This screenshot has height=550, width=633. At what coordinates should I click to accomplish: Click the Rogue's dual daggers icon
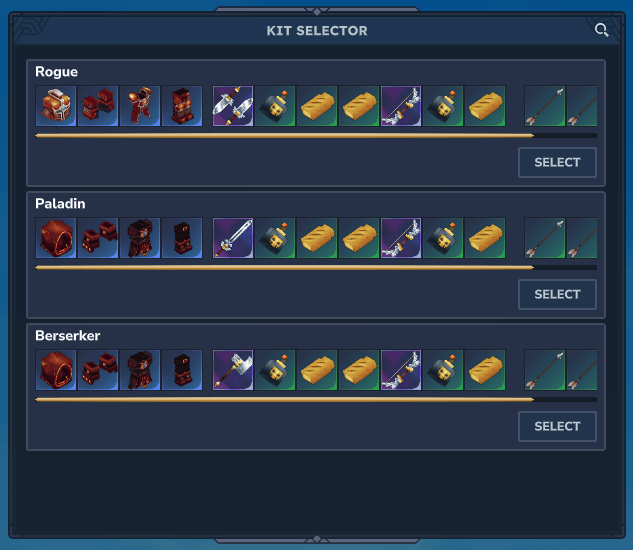233,106
